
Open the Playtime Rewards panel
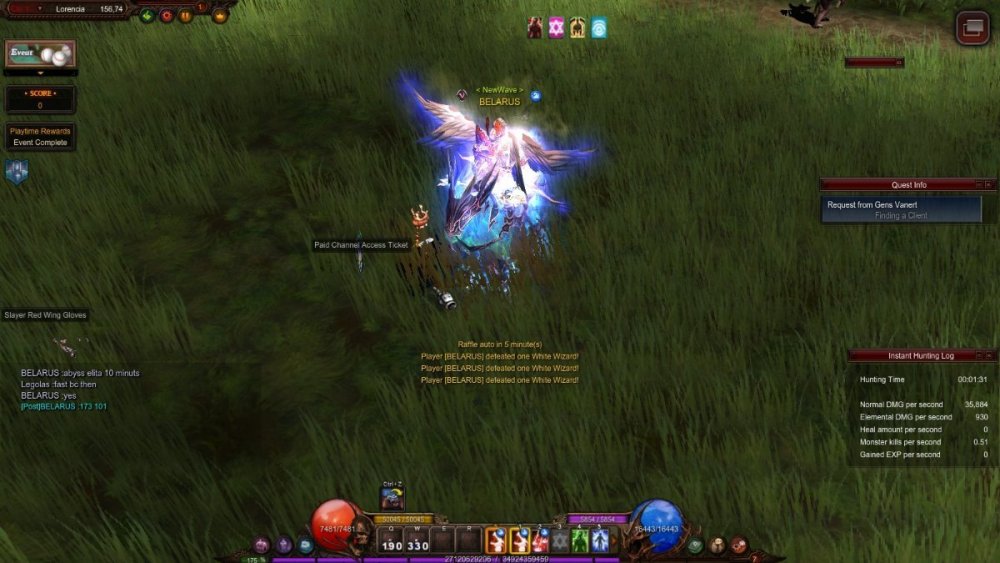pyautogui.click(x=40, y=136)
